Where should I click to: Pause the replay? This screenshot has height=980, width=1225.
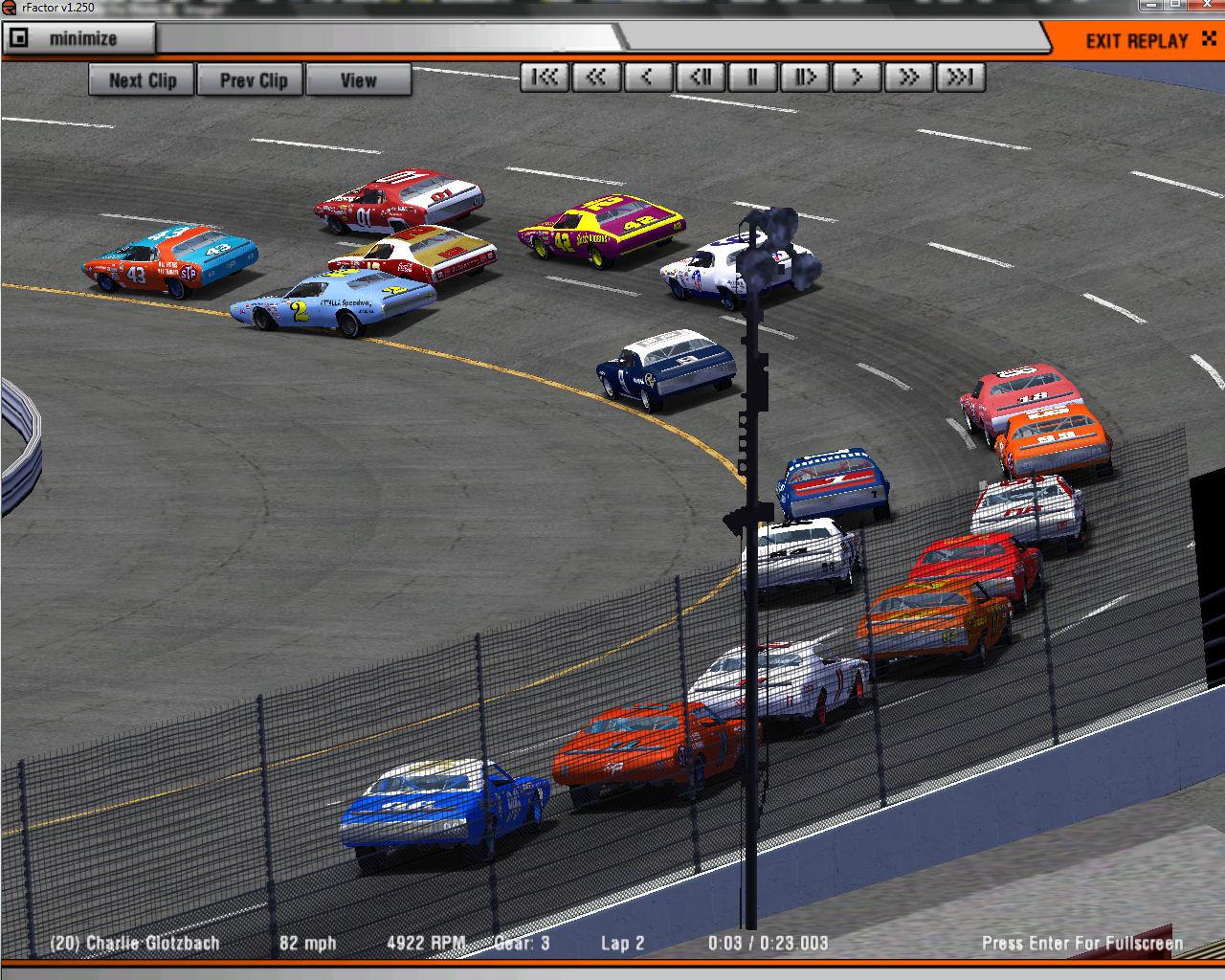coord(752,78)
